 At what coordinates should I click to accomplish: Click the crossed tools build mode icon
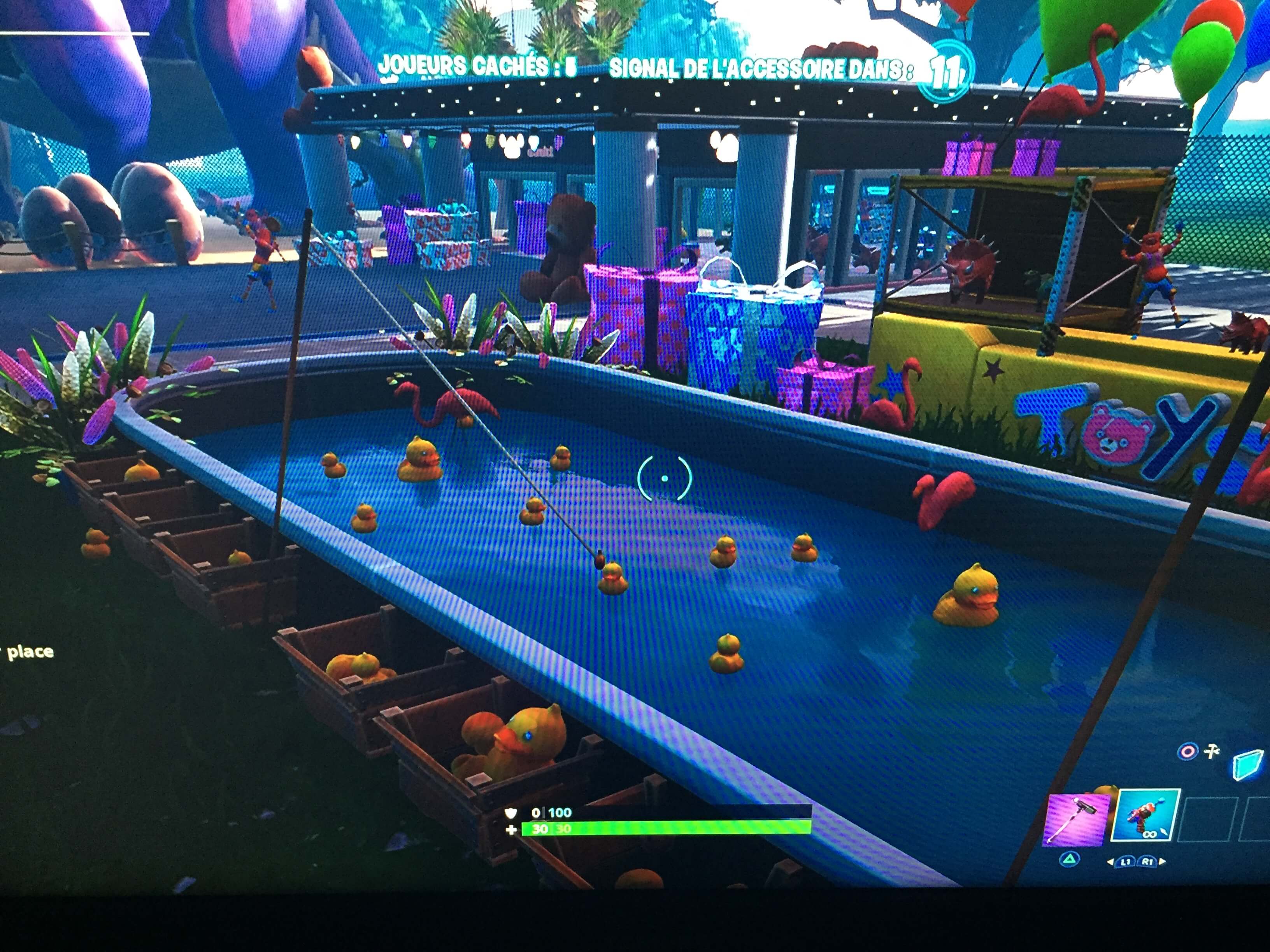[1211, 752]
